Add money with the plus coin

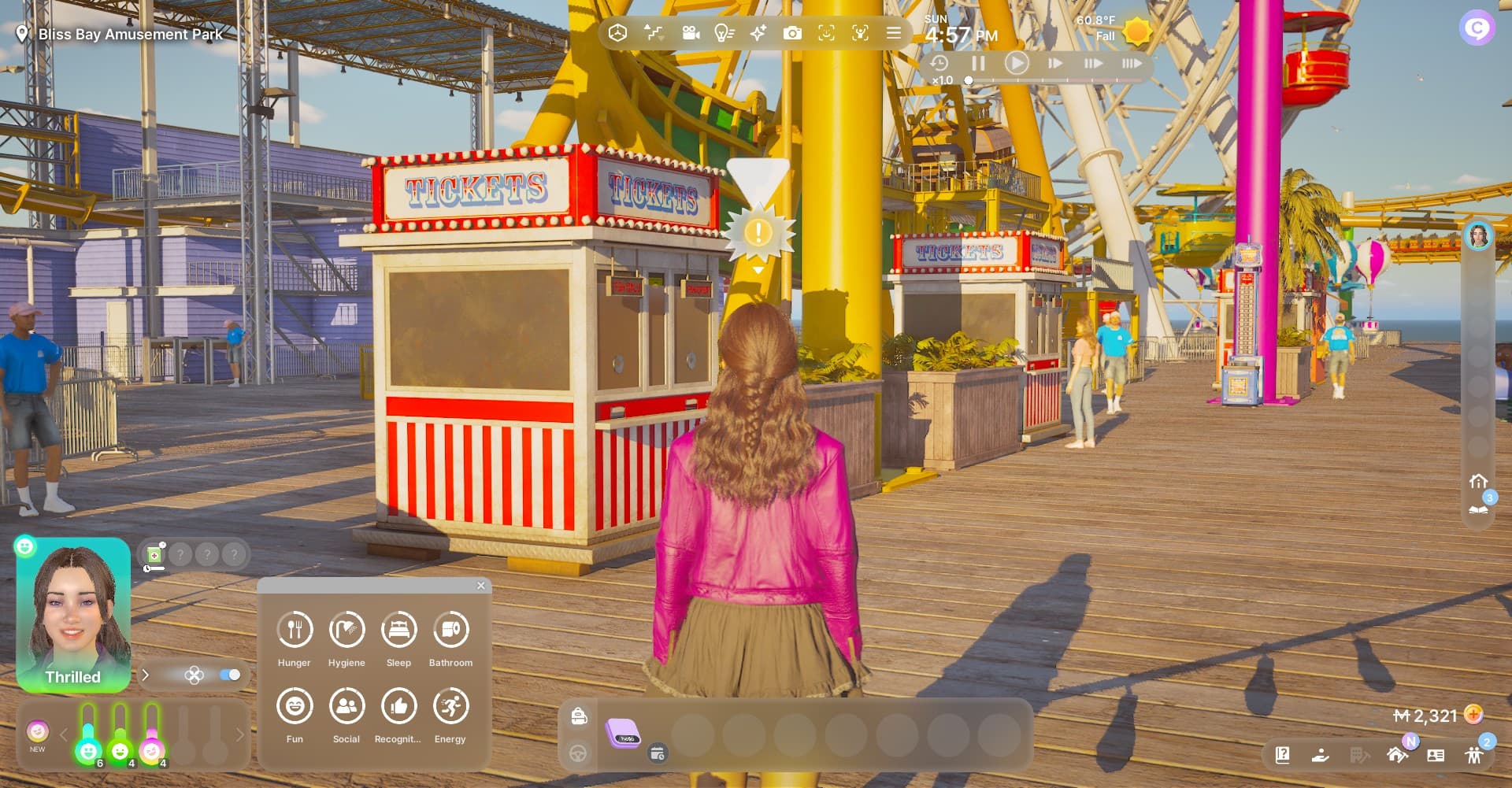1473,714
